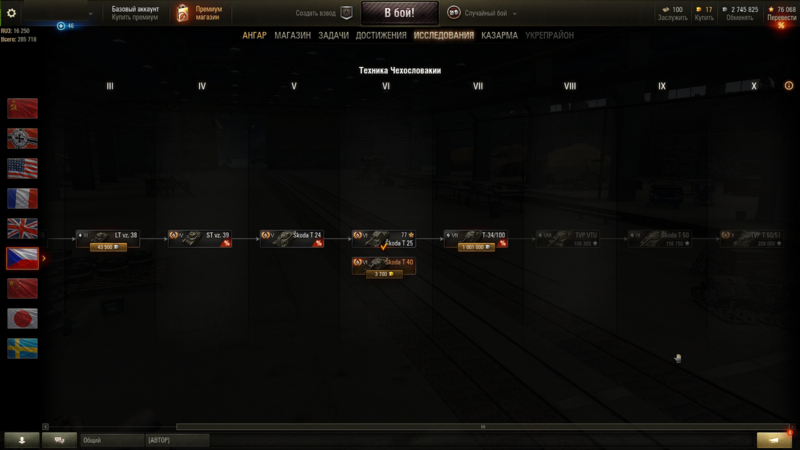Image resolution: width=800 pixels, height=450 pixels.
Task: Go to the ЗАДАЧИ tab
Action: coord(334,35)
